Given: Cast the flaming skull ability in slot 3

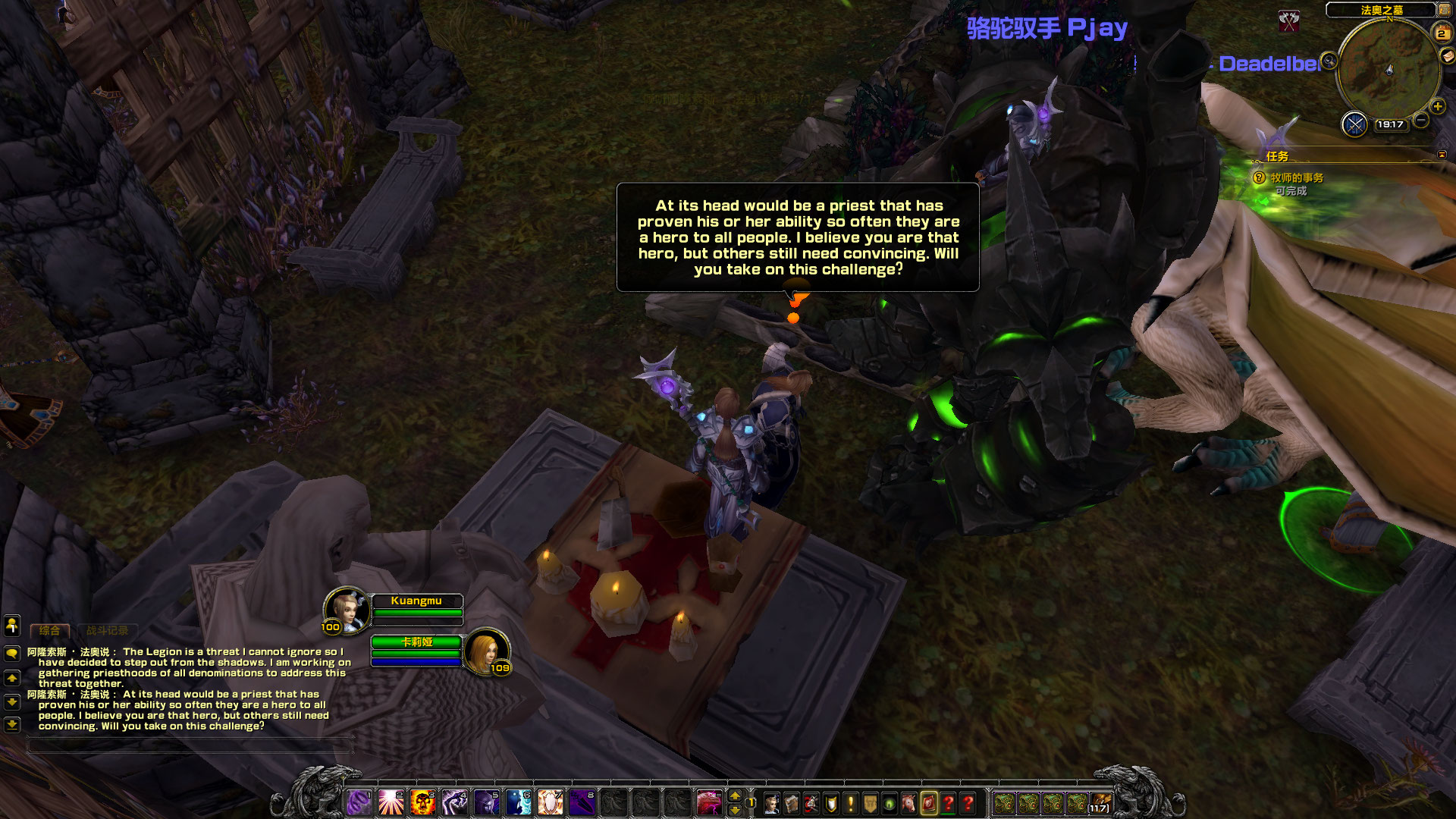Looking at the screenshot, I should pos(422,802).
